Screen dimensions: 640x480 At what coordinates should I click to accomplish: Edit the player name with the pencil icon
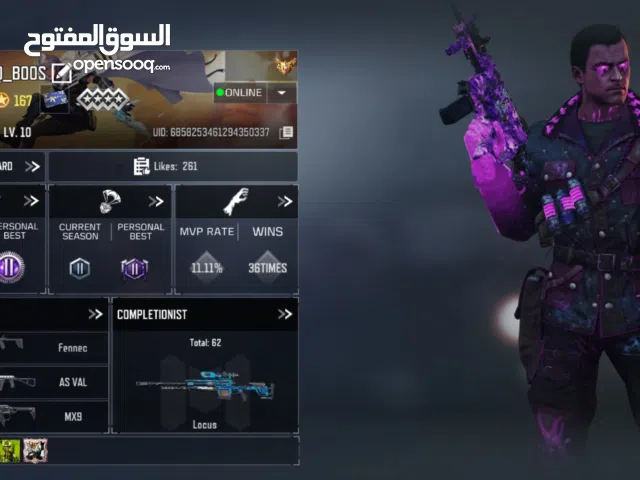point(62,71)
